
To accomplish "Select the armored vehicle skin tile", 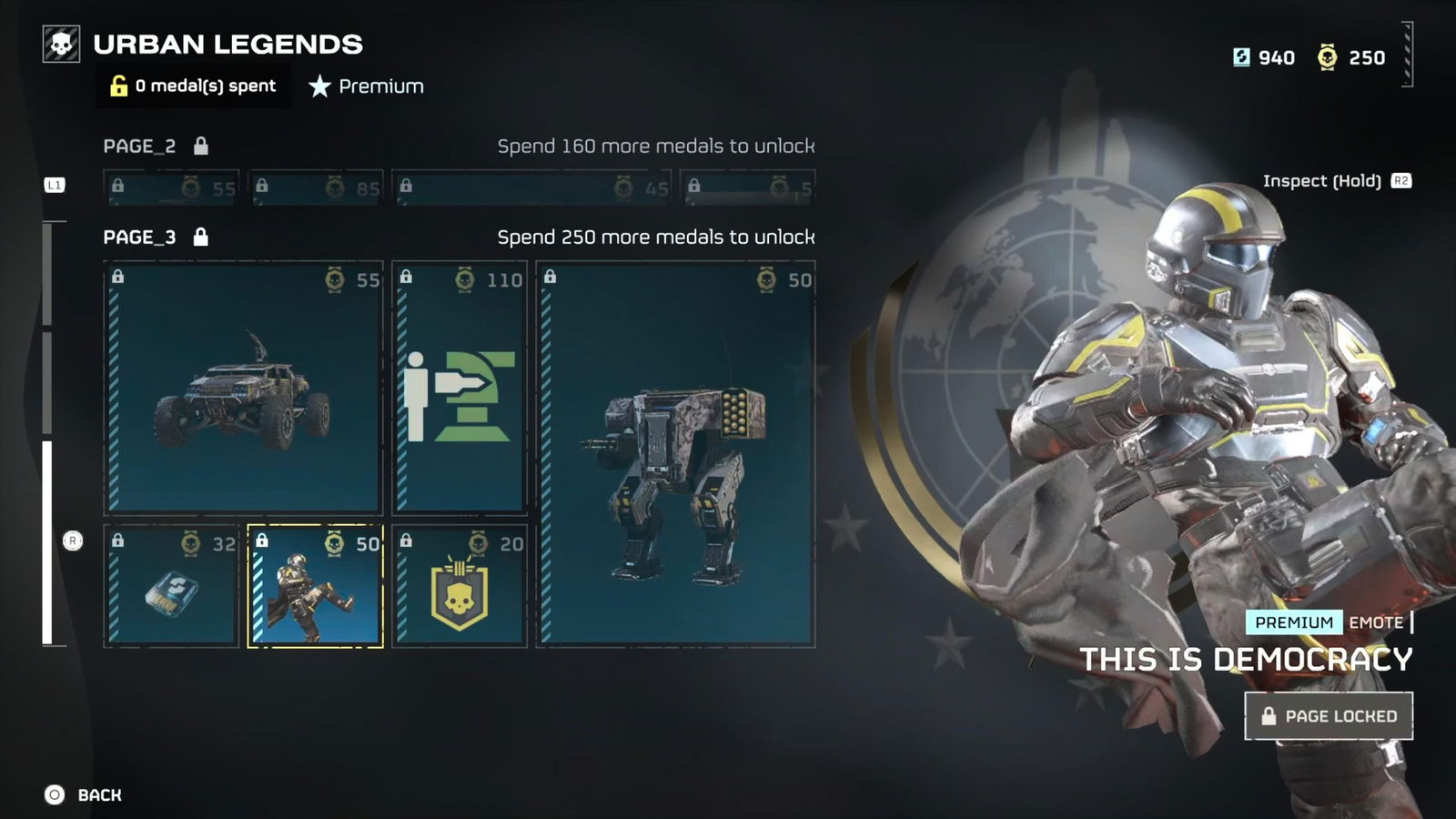I will 243,388.
